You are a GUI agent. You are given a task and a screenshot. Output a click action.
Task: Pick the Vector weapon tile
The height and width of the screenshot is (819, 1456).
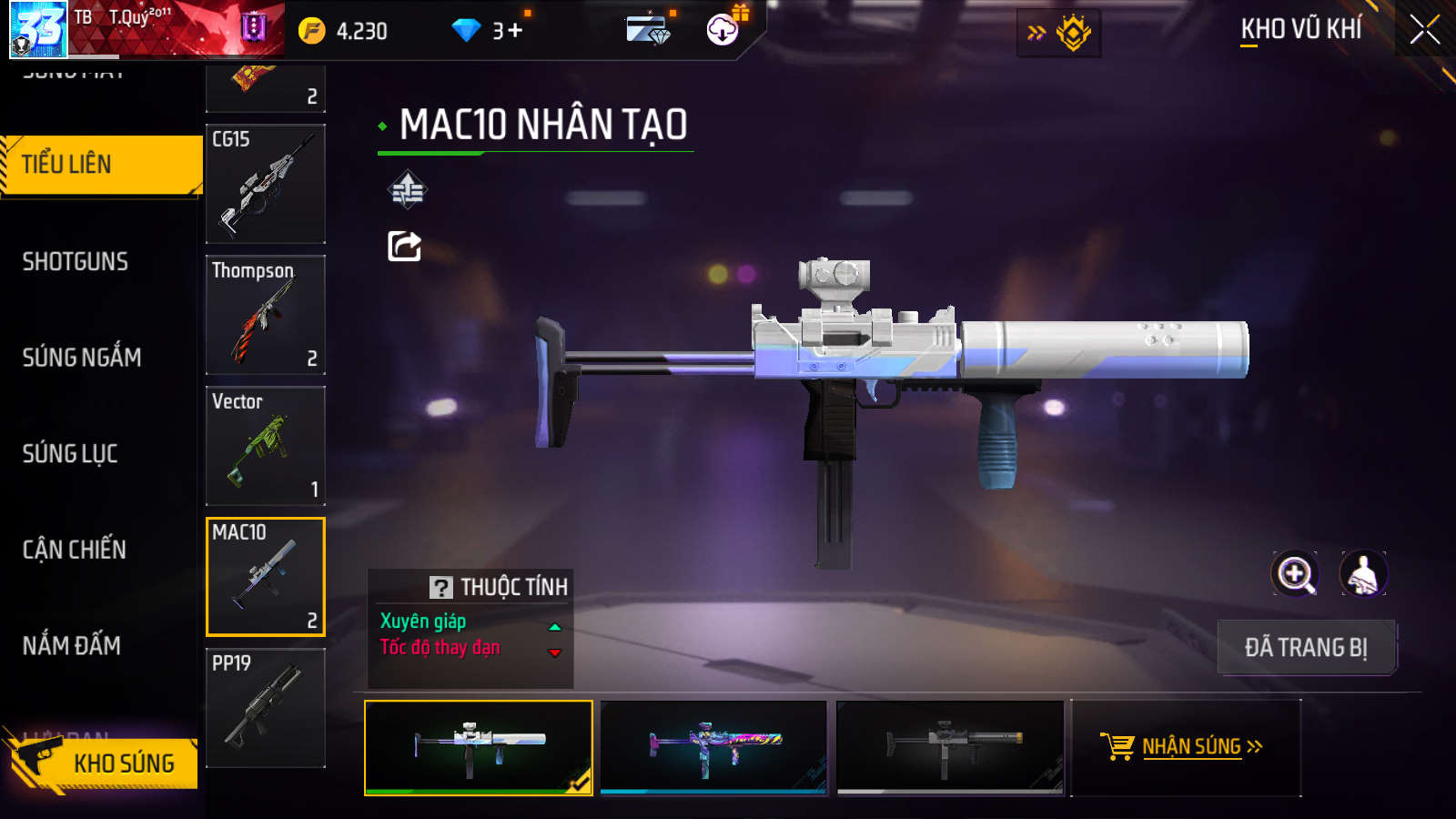266,446
